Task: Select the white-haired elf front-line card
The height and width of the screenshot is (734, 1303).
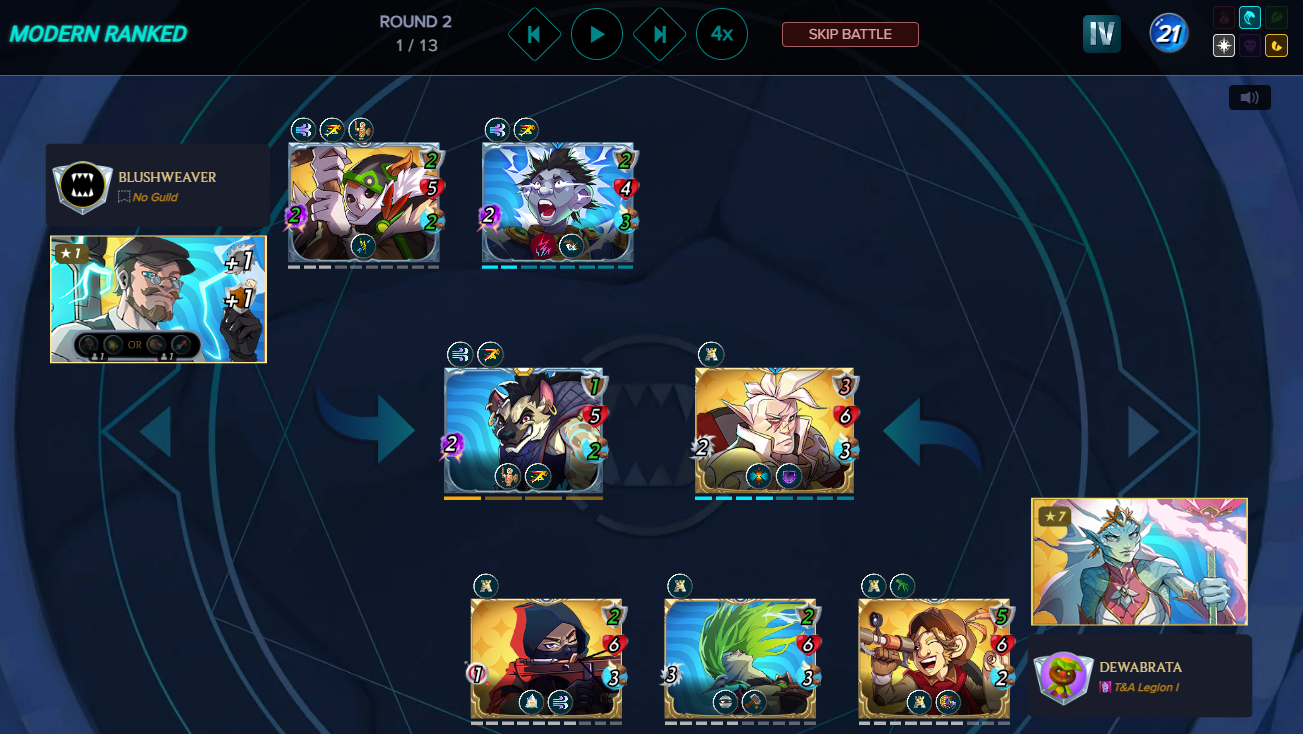Action: tap(774, 431)
